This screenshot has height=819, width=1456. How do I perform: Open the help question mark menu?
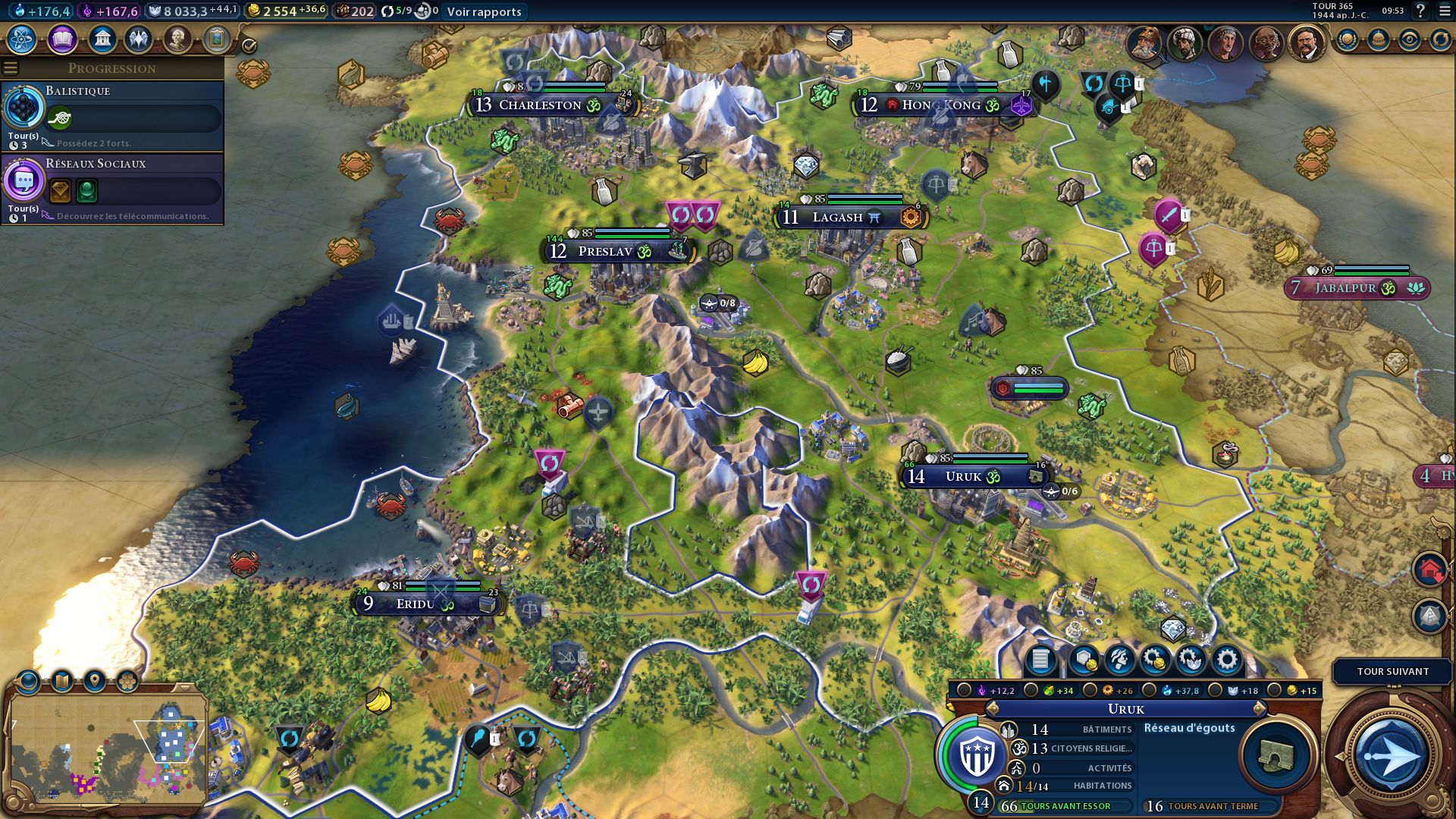(x=1420, y=11)
